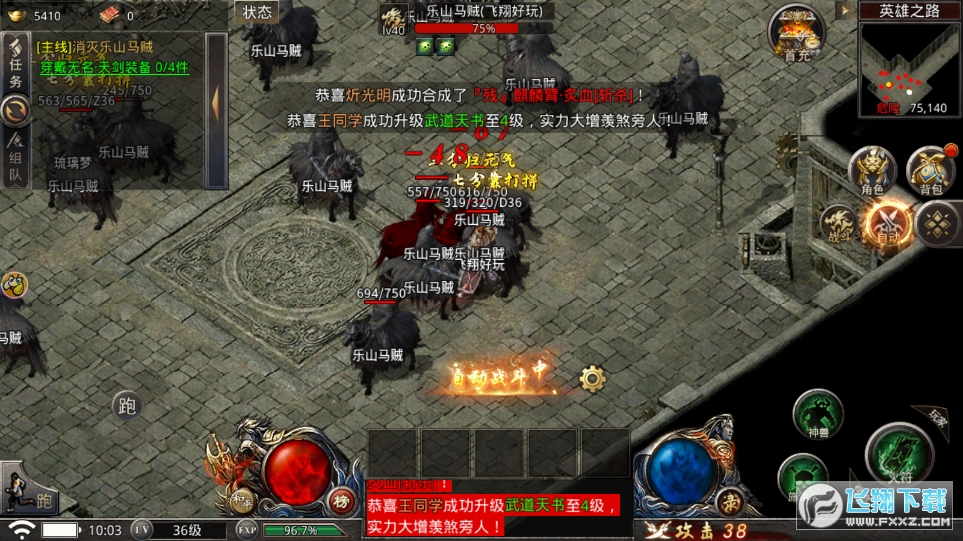Expand the arrow beside the minimap title
The width and height of the screenshot is (963, 541).
[x=846, y=11]
